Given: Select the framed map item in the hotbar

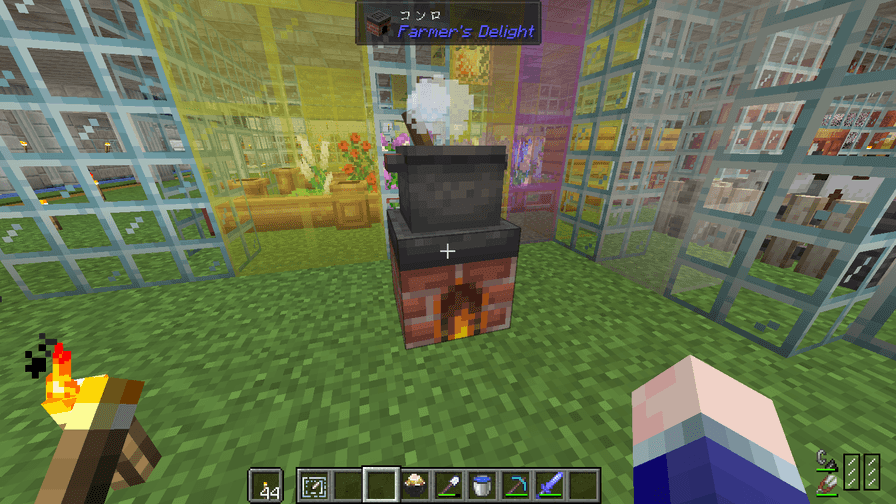Looking at the screenshot, I should point(313,485).
